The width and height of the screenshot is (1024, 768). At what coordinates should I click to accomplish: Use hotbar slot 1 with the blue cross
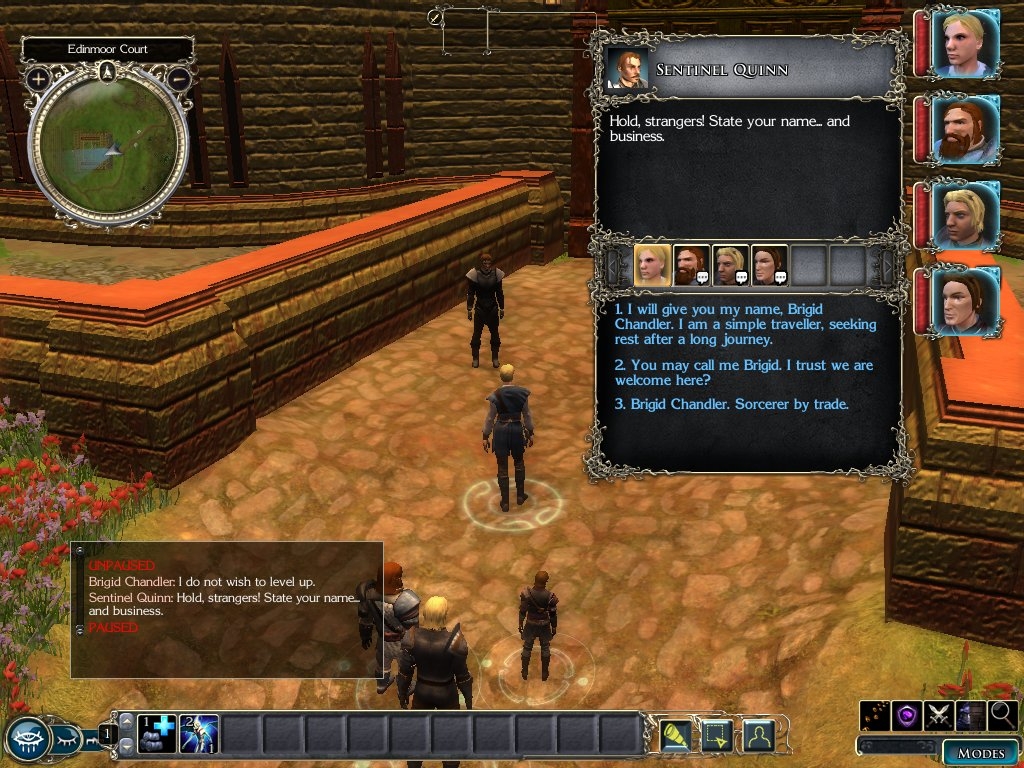tap(157, 735)
